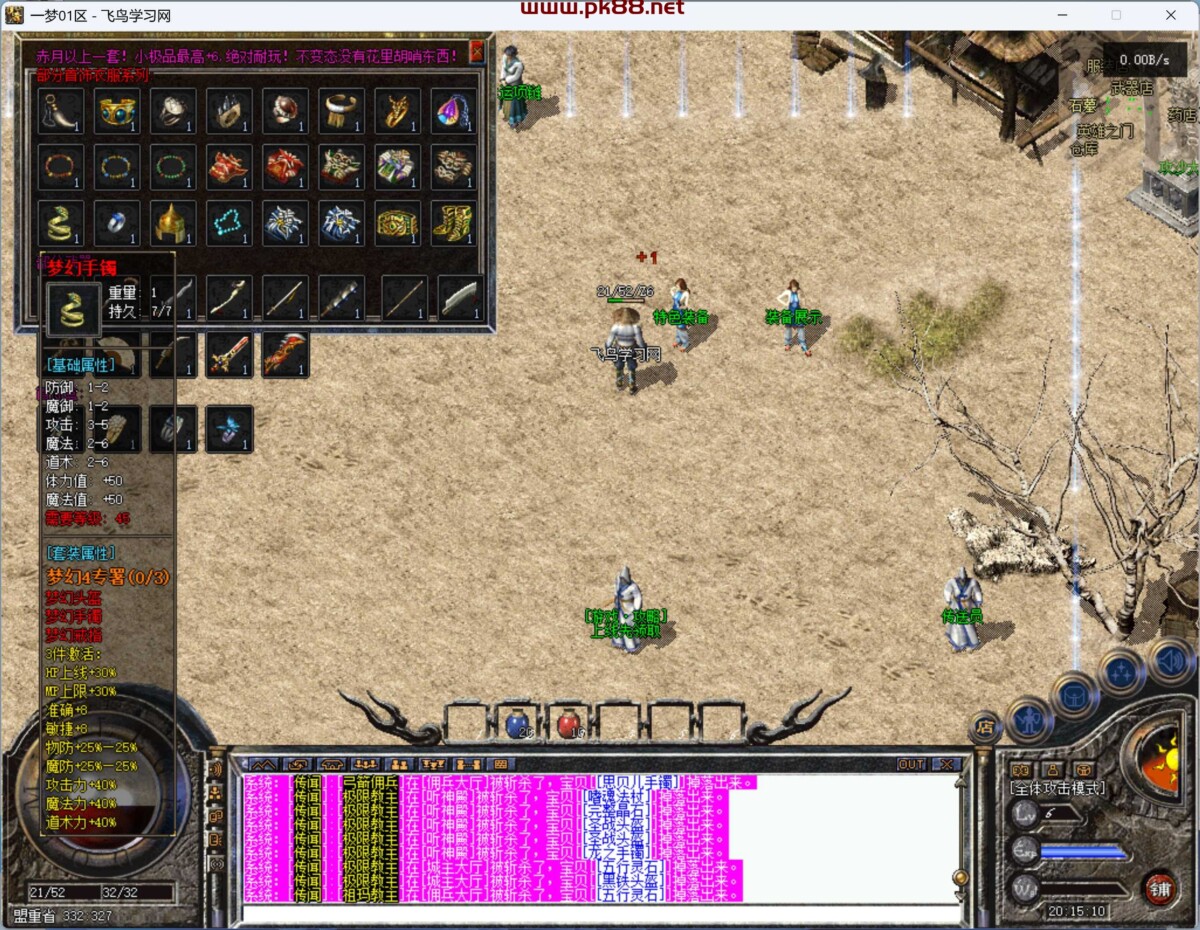Open the character equipment round button
The image size is (1200, 930).
pos(1028,719)
